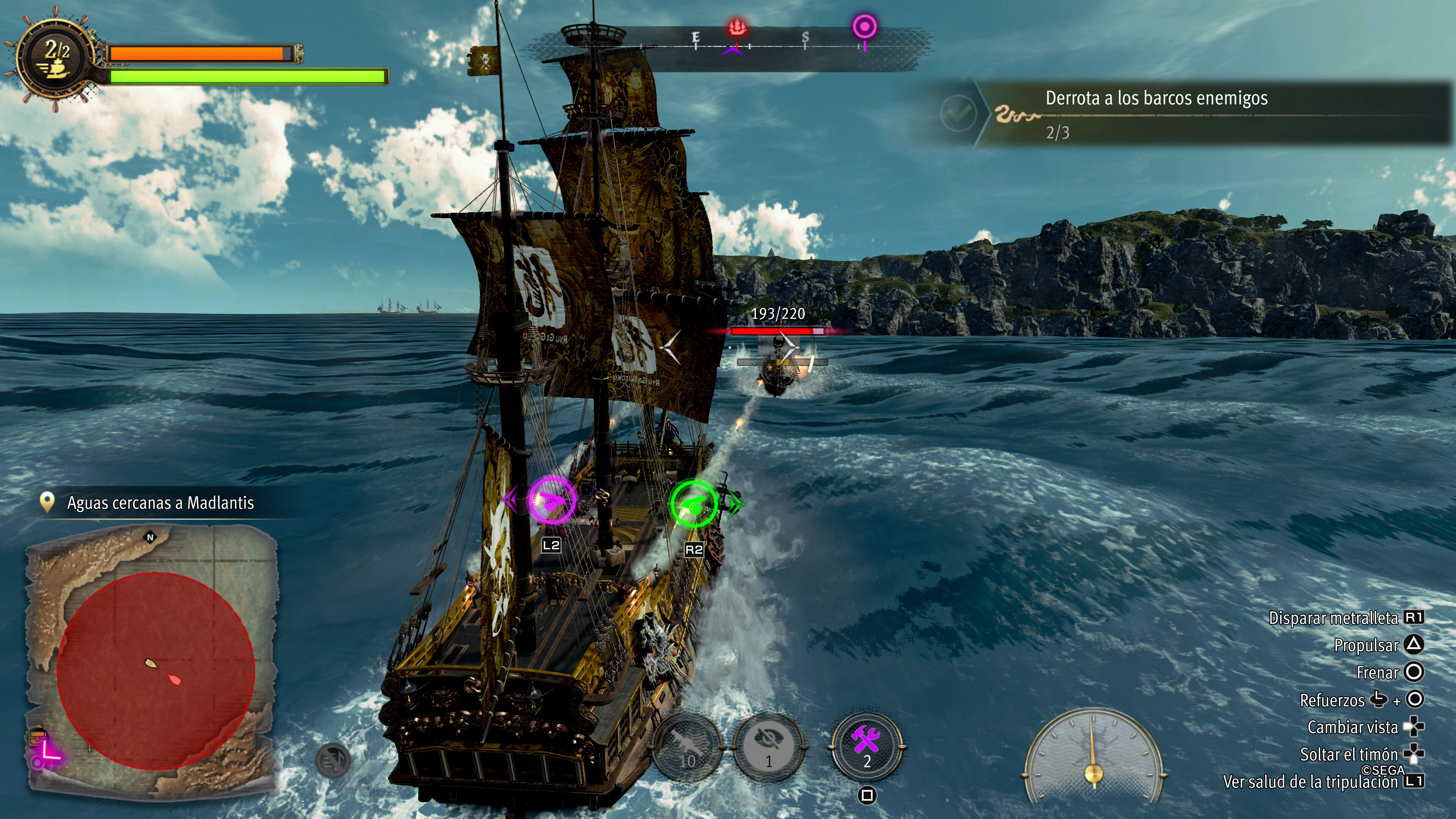This screenshot has width=1456, height=819.
Task: Click the Aguas cercanas a Madlantis location label
Action: [160, 502]
